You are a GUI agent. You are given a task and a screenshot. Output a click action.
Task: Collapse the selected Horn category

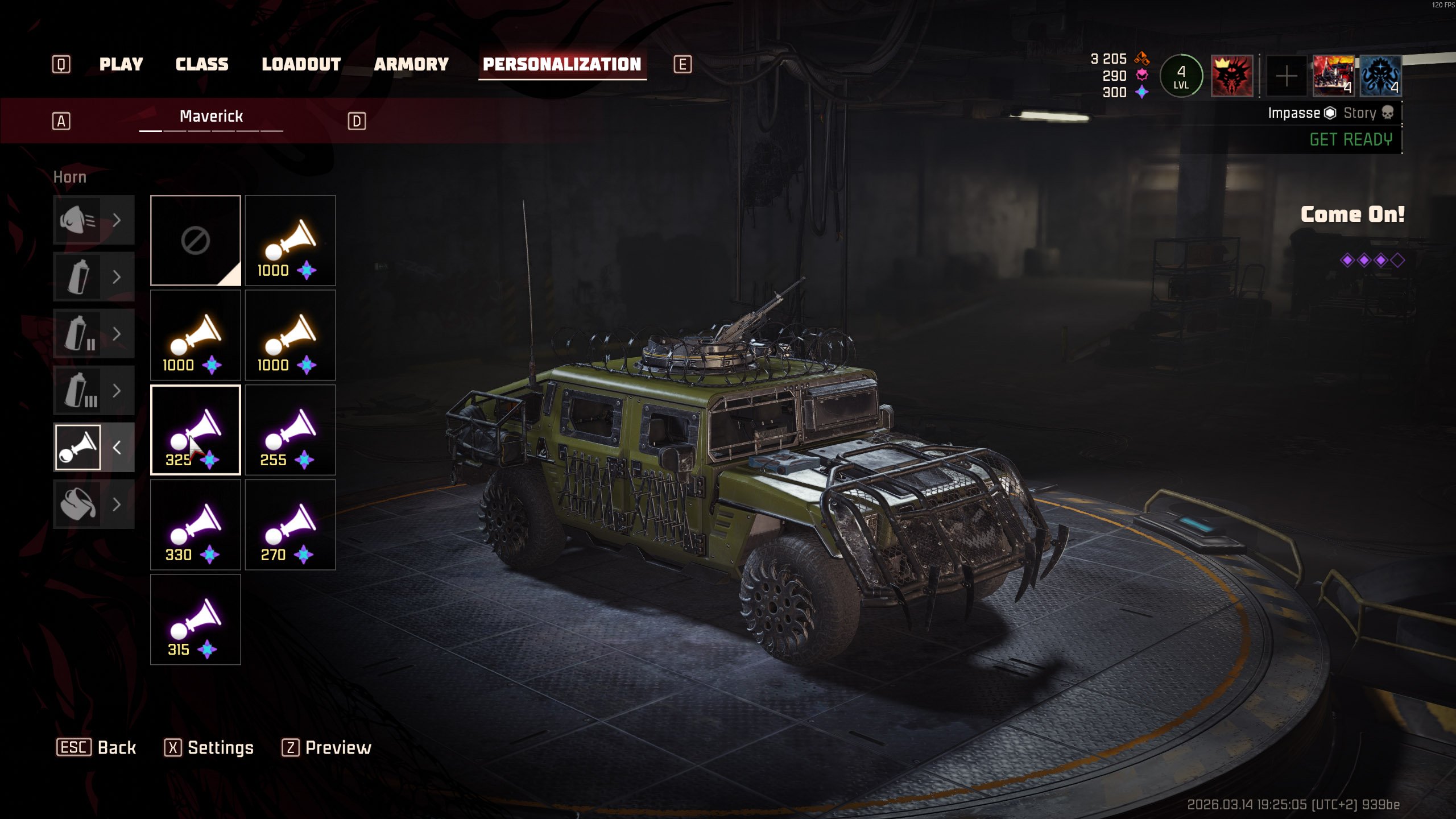[x=117, y=448]
